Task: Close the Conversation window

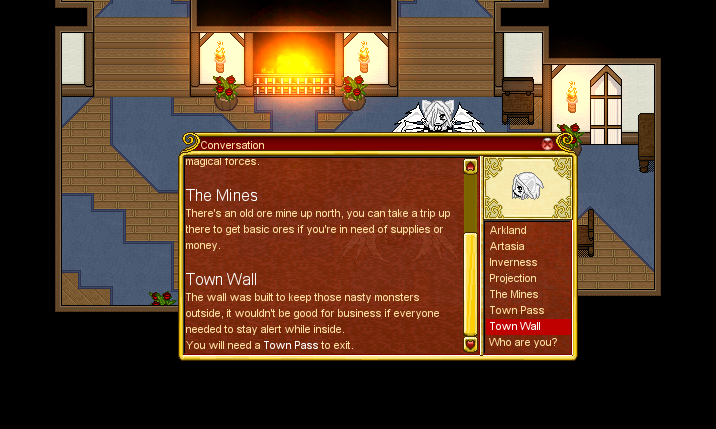Action: (x=547, y=144)
